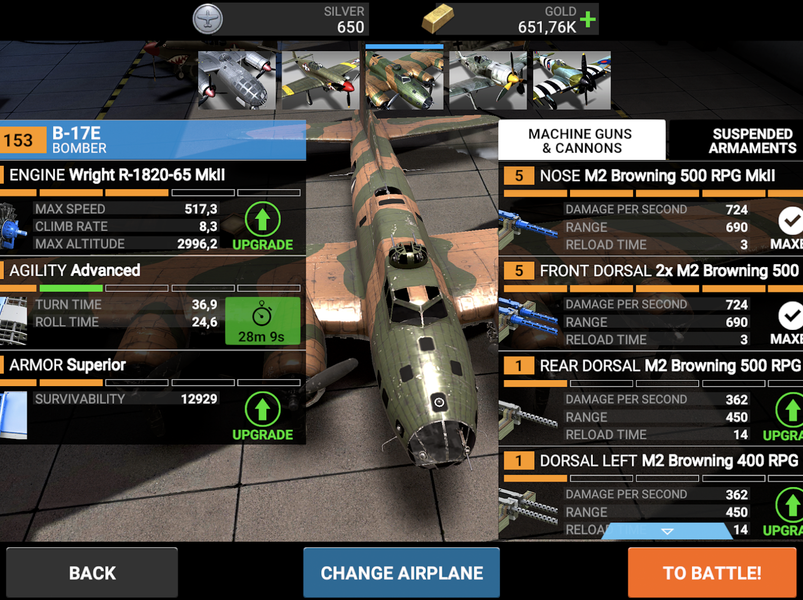Choose the fighter with invasion stripes
Screen dimensions: 803x600
pyautogui.click(x=571, y=80)
